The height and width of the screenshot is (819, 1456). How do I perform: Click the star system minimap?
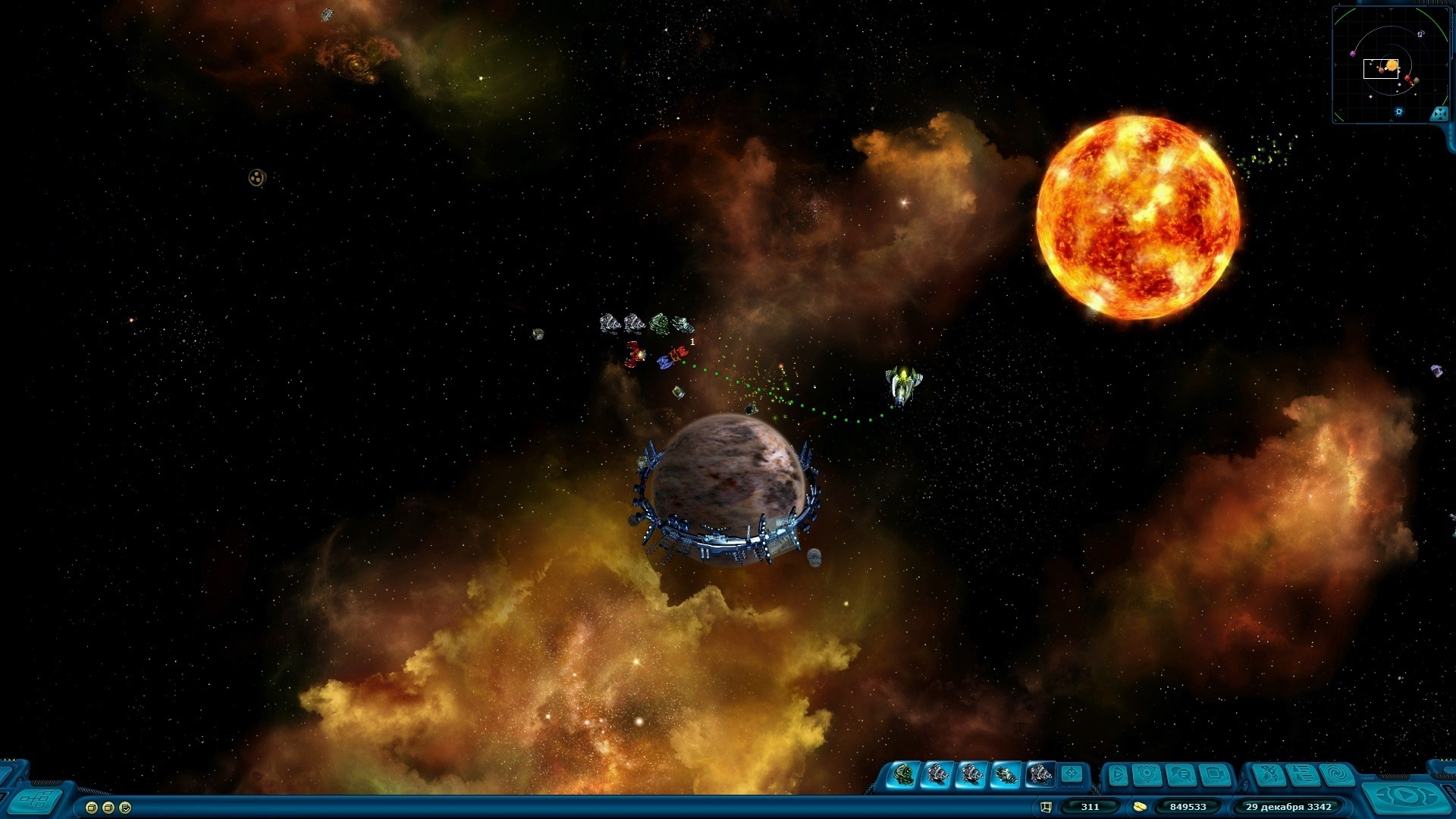[1389, 64]
